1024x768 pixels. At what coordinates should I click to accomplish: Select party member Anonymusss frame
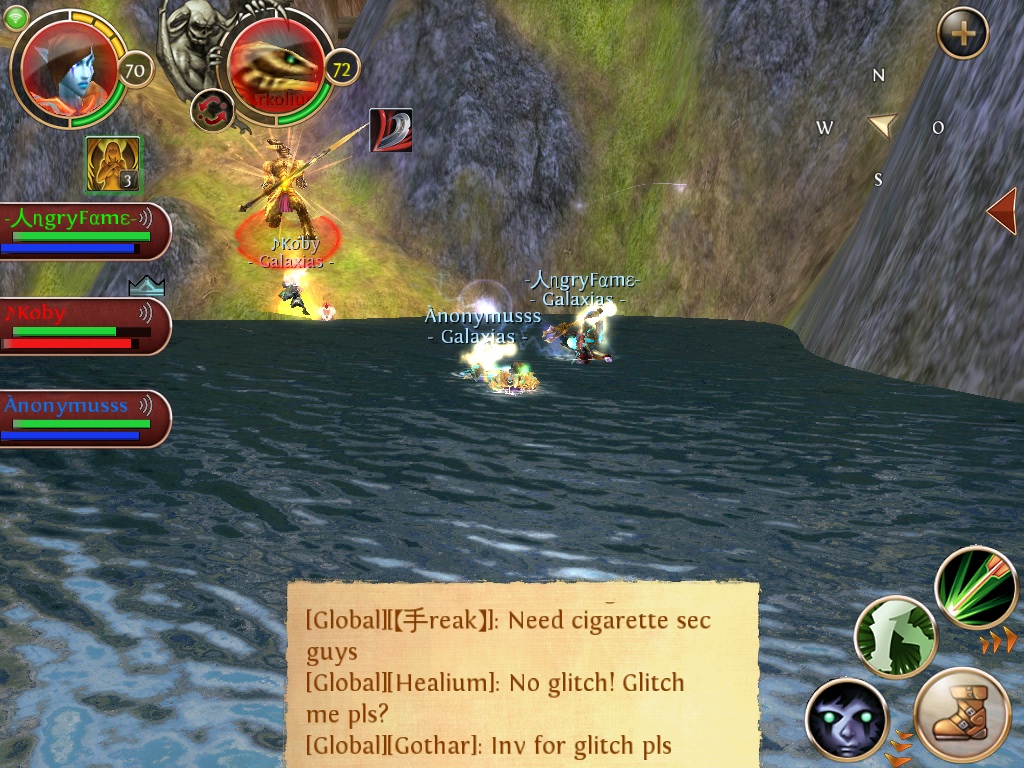84,418
